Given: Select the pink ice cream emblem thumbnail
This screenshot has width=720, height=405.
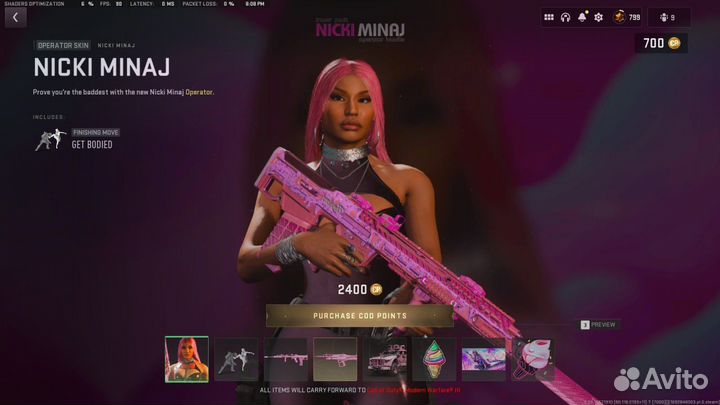Looking at the screenshot, I should [532, 359].
